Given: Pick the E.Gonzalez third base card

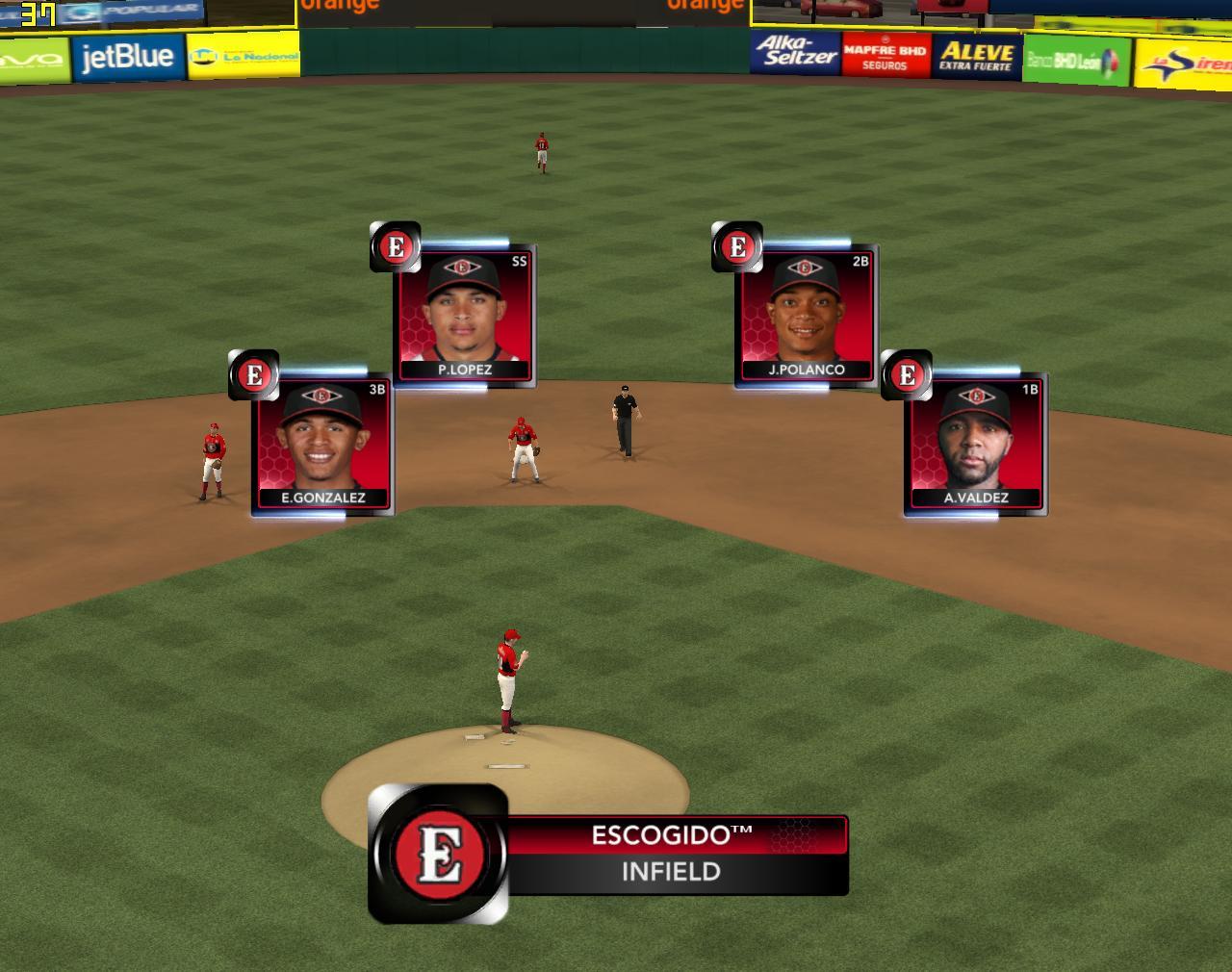Looking at the screenshot, I should pos(322,445).
